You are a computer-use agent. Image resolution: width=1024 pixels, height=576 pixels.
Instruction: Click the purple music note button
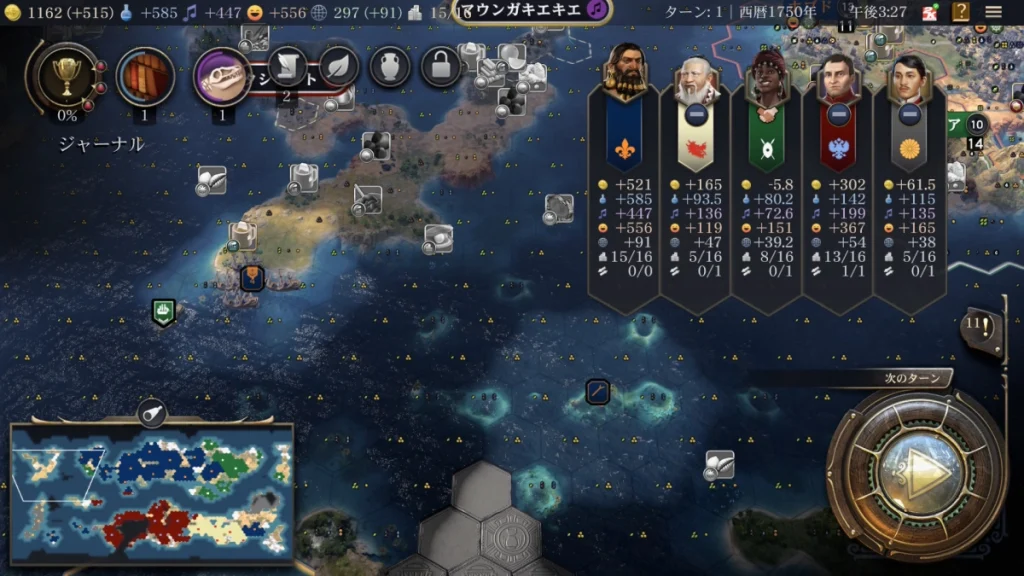(x=597, y=10)
